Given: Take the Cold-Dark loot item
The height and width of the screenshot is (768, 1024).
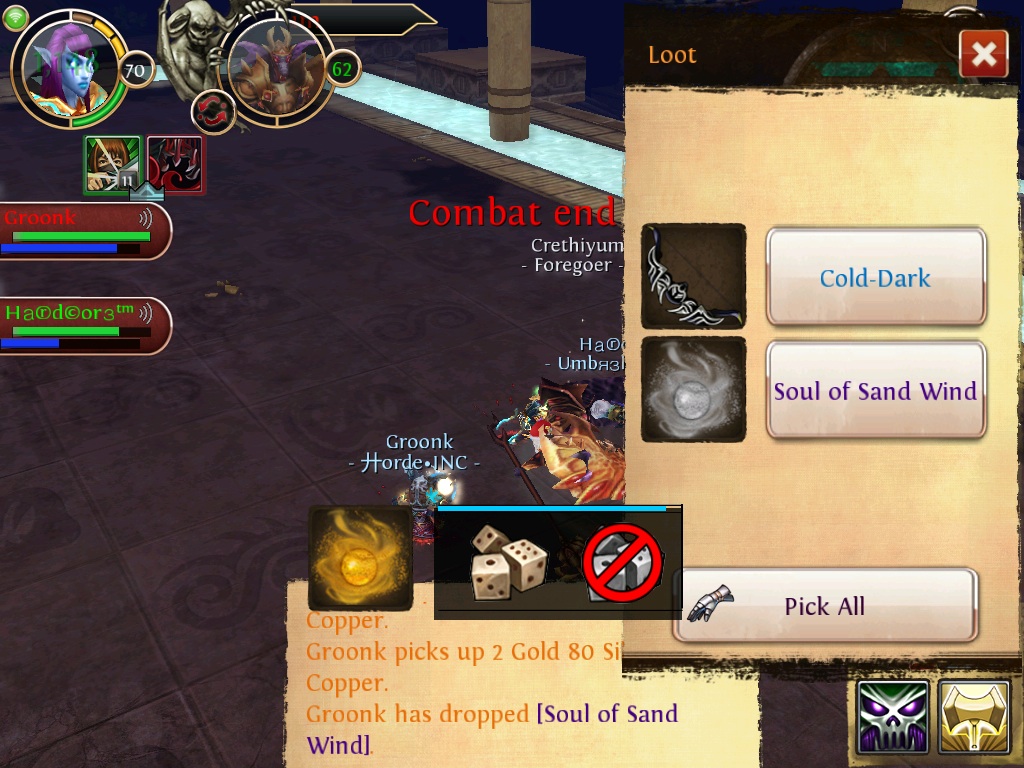Looking at the screenshot, I should 876,277.
